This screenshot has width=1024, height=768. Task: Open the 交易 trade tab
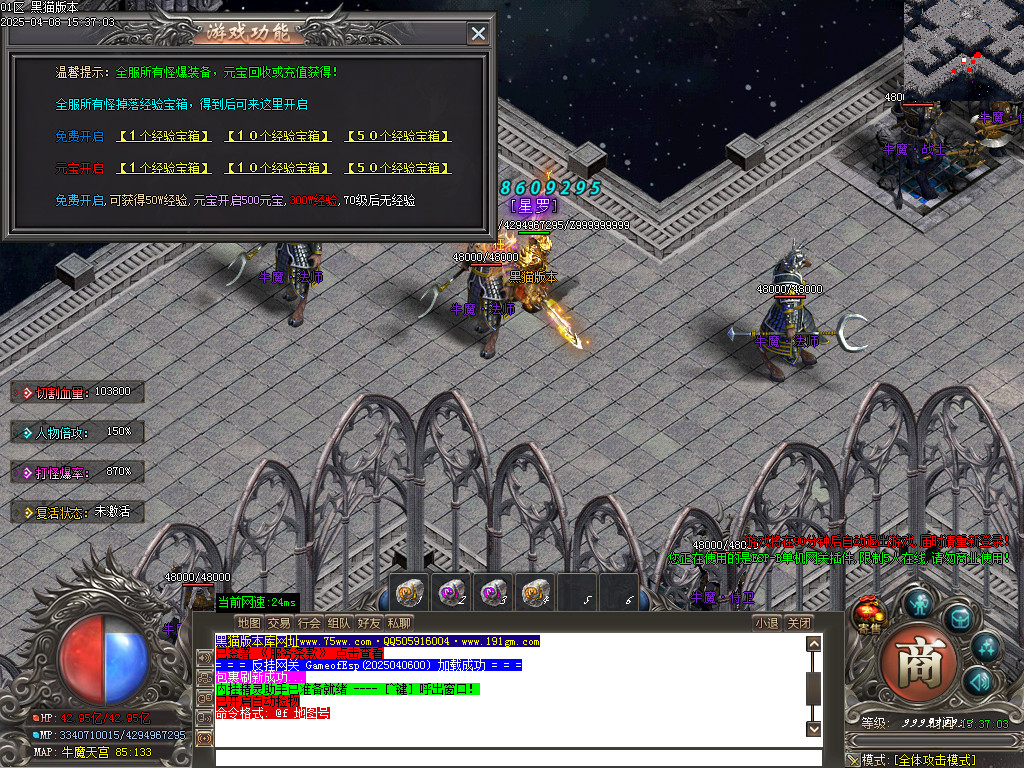click(x=279, y=623)
